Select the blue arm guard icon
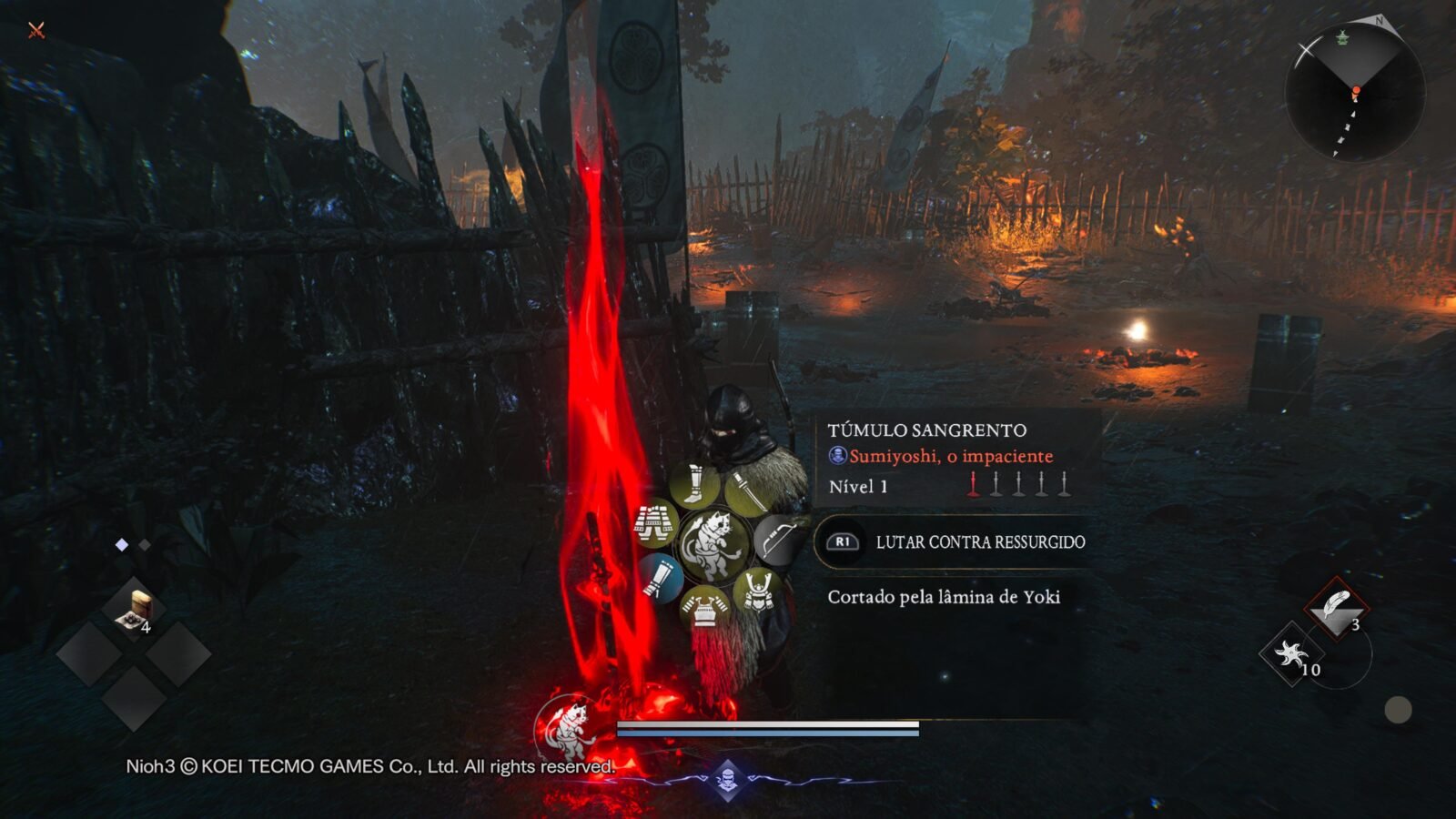The width and height of the screenshot is (1456, 819). (661, 578)
